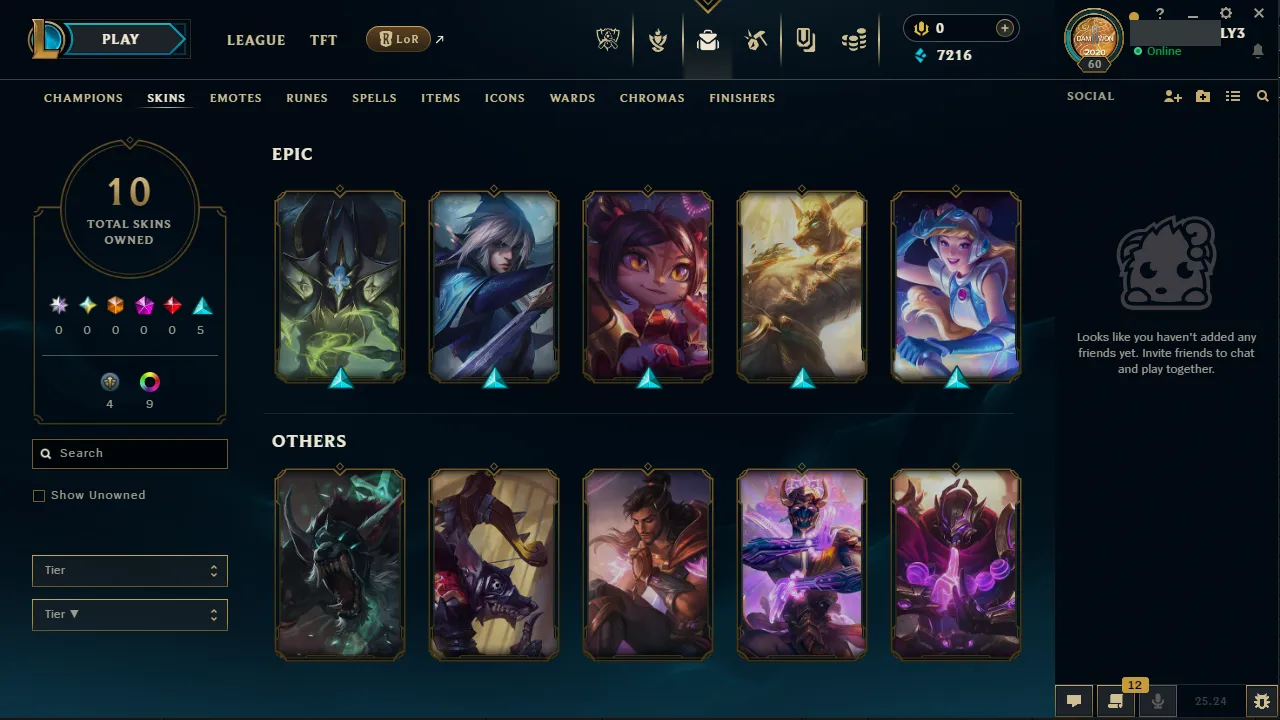1280x720 pixels.
Task: Open the Esports trophy icon
Action: pyautogui.click(x=608, y=39)
